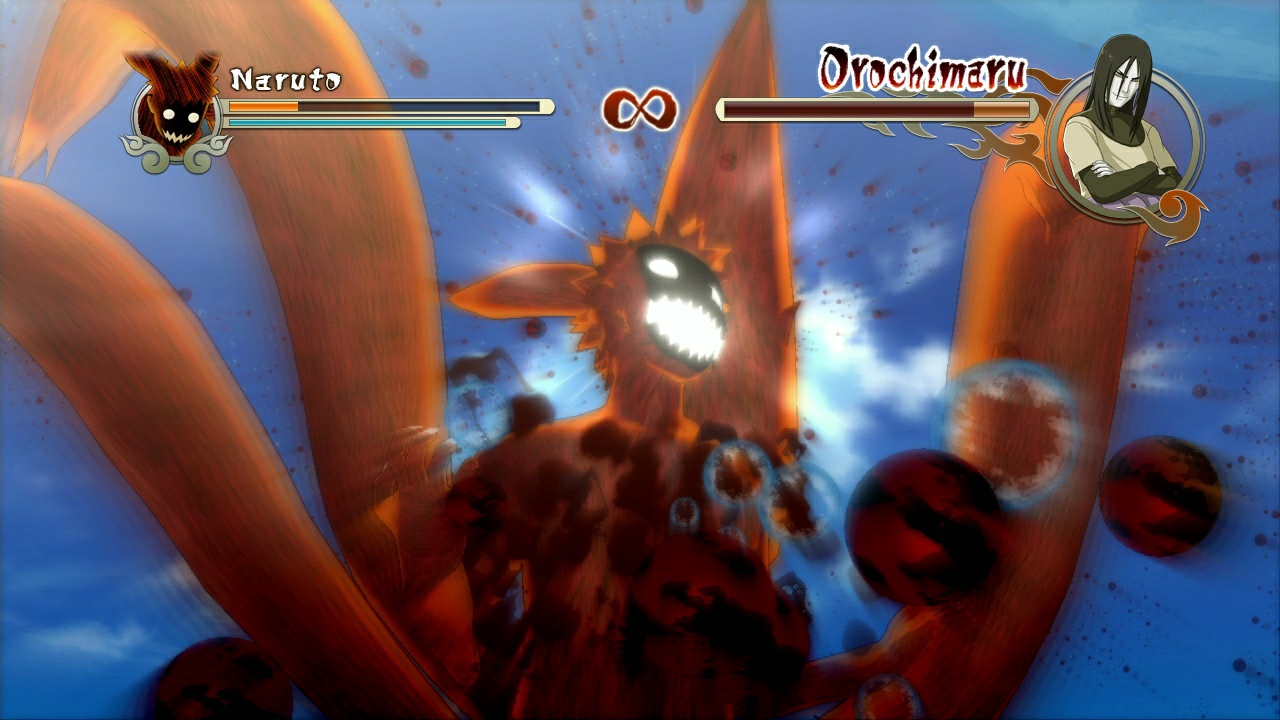Click the infinity timer symbol

[x=639, y=108]
